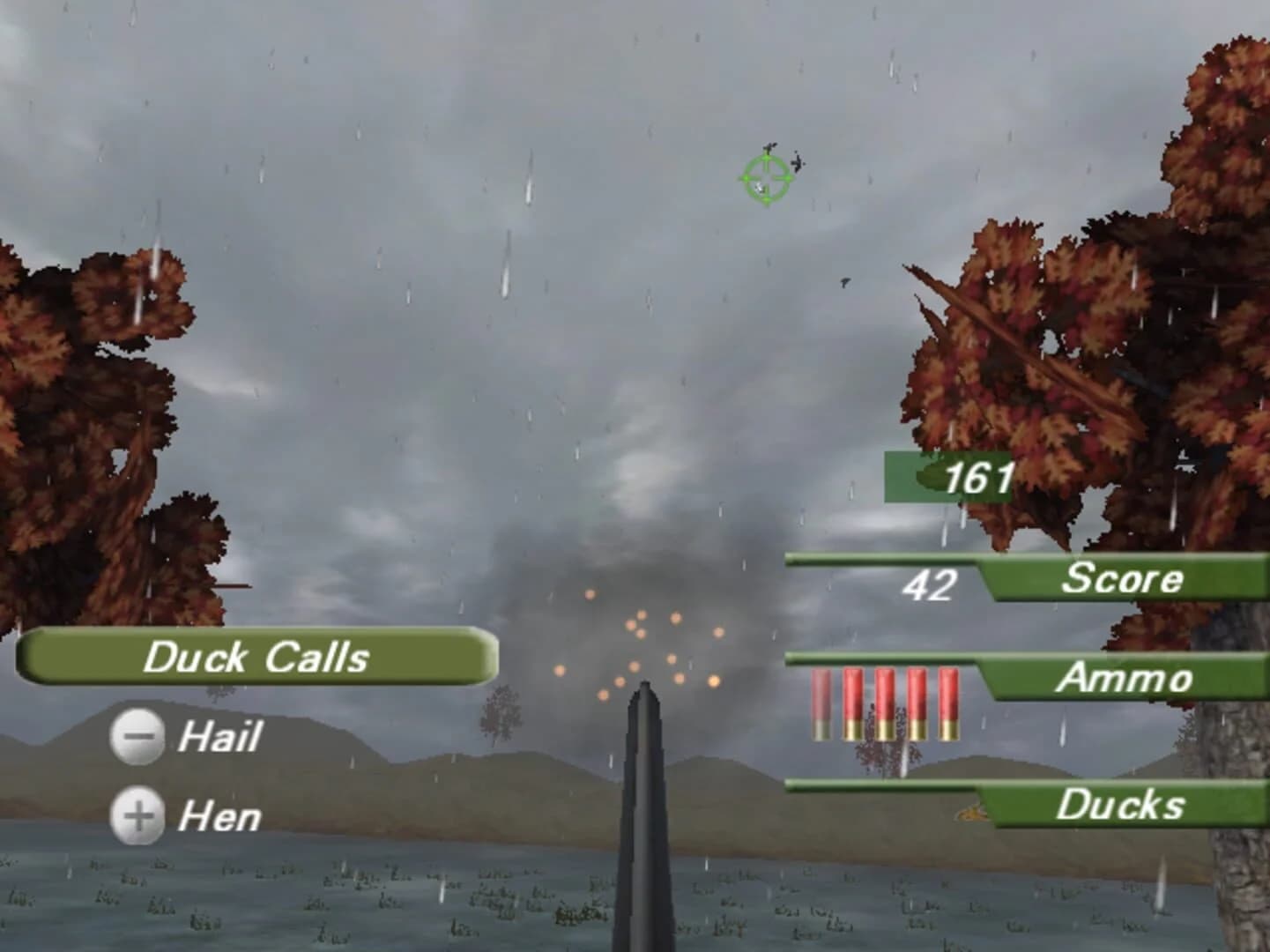Click the second shotgun shell icon
This screenshot has height=952, width=1270.
pyautogui.click(x=851, y=705)
